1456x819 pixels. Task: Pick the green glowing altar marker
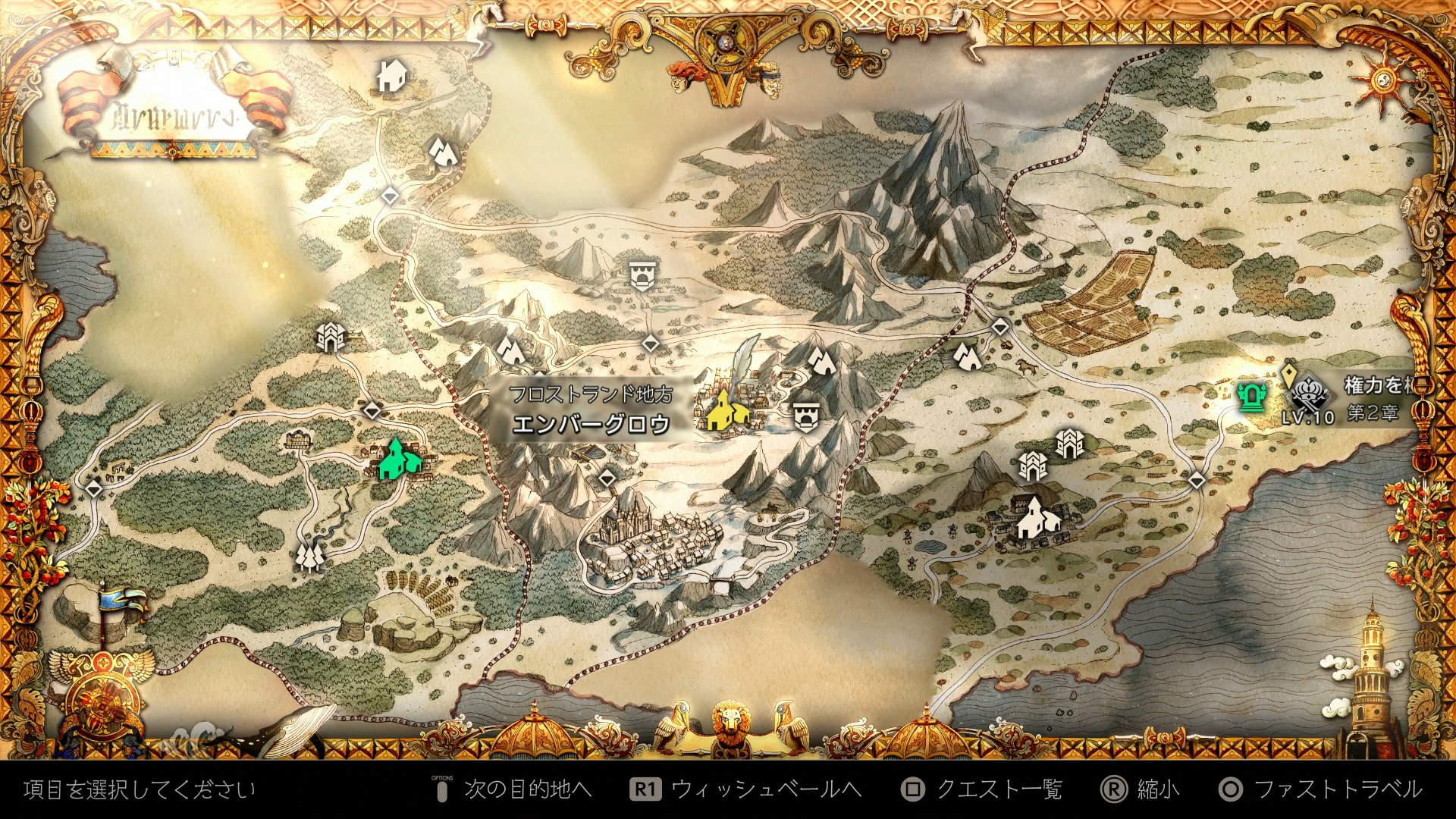pyautogui.click(x=1250, y=396)
